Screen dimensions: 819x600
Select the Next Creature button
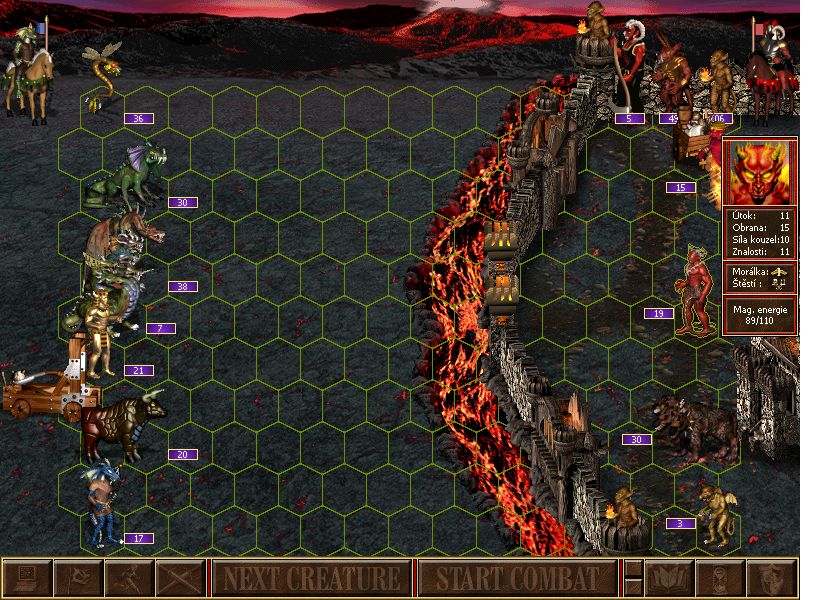point(311,578)
